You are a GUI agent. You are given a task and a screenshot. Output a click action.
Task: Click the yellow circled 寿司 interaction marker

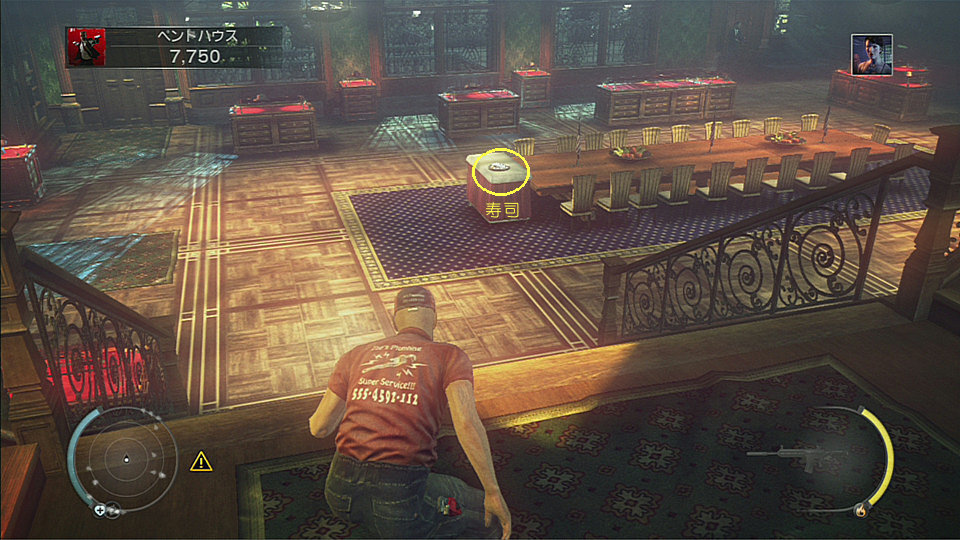point(499,171)
